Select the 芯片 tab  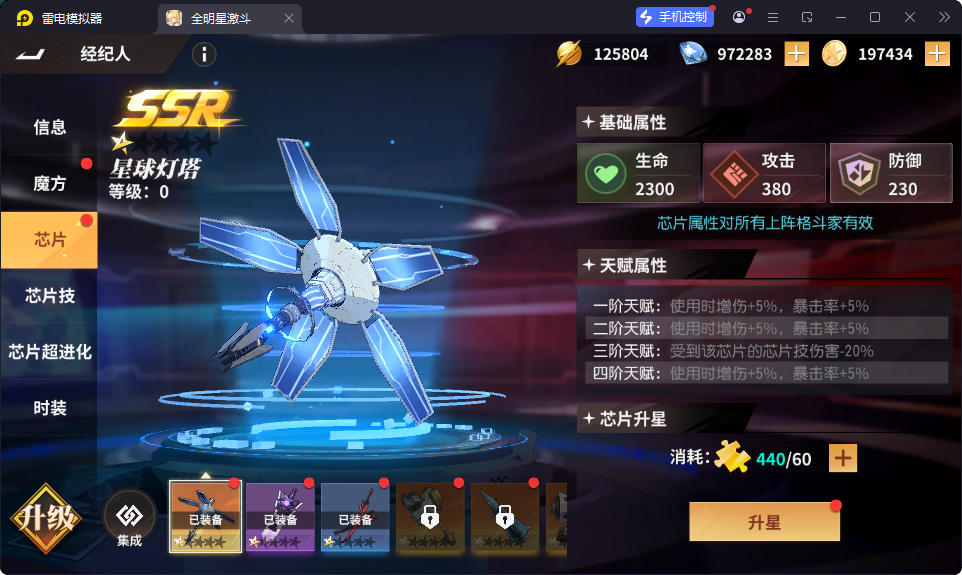(x=49, y=240)
